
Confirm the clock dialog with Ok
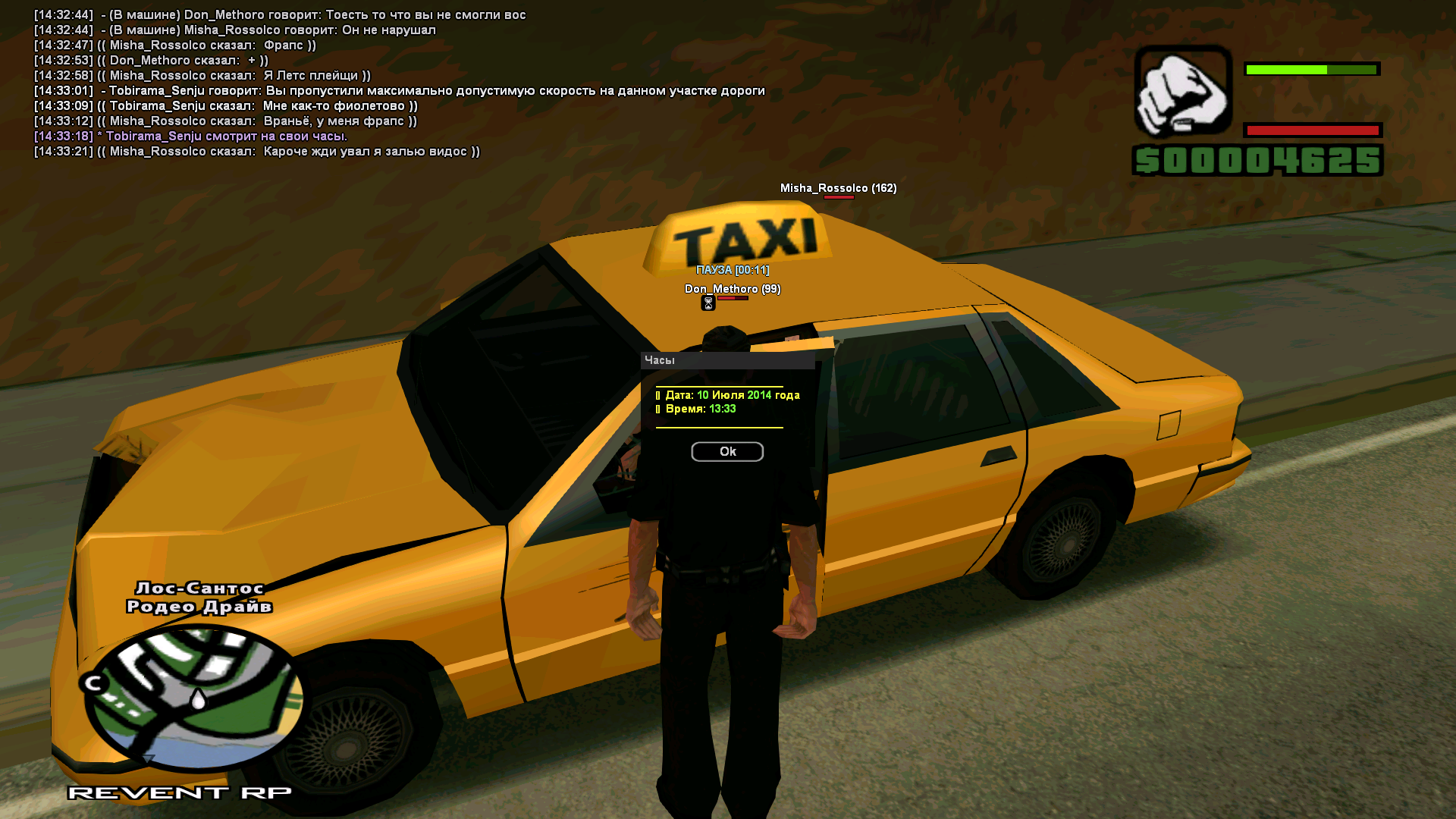727,452
